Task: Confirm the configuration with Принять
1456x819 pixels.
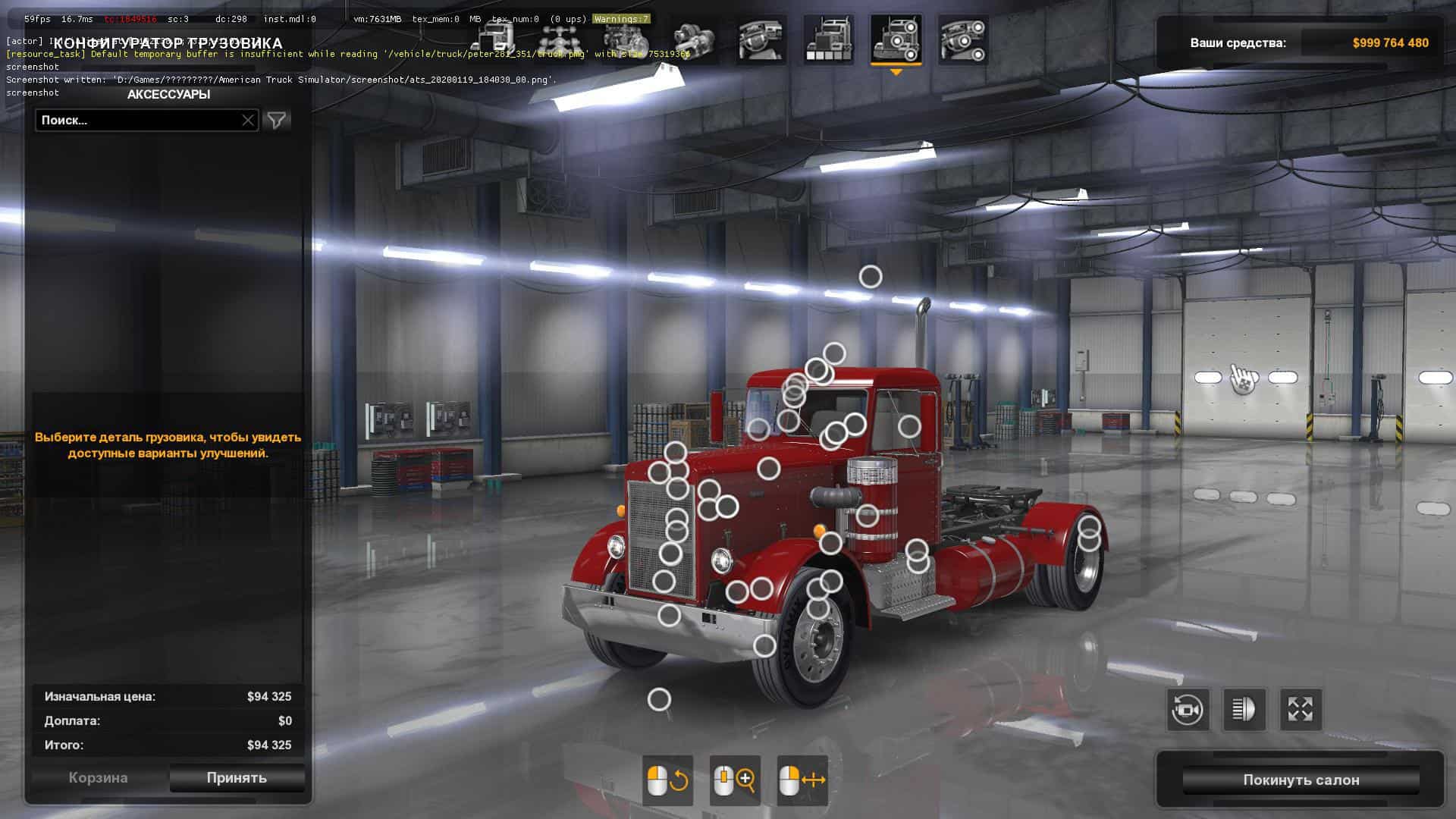Action: pos(237,777)
